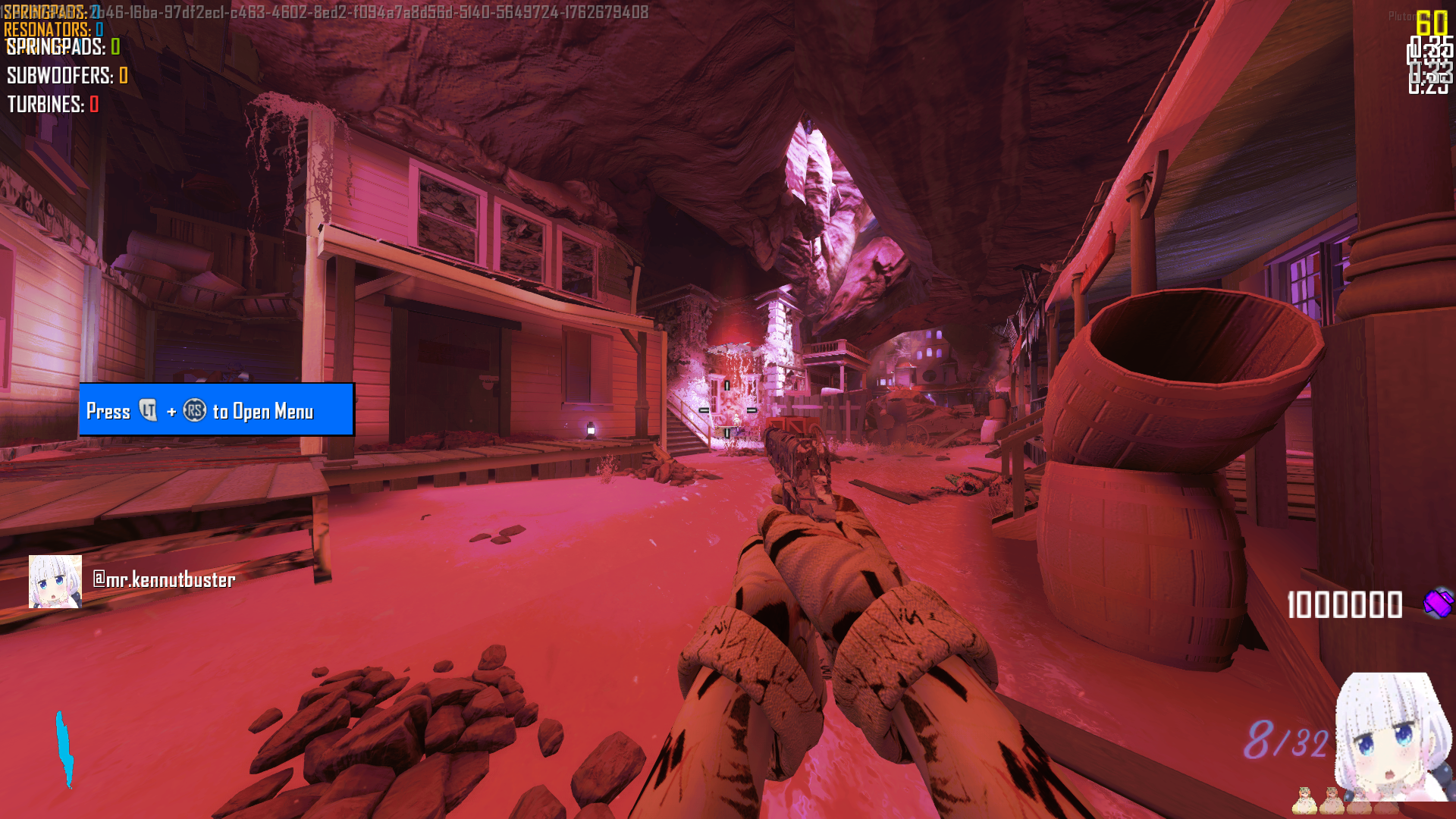Screen dimensions: 1456x819
Task: Click the large anime girl portrait
Action: (1394, 736)
